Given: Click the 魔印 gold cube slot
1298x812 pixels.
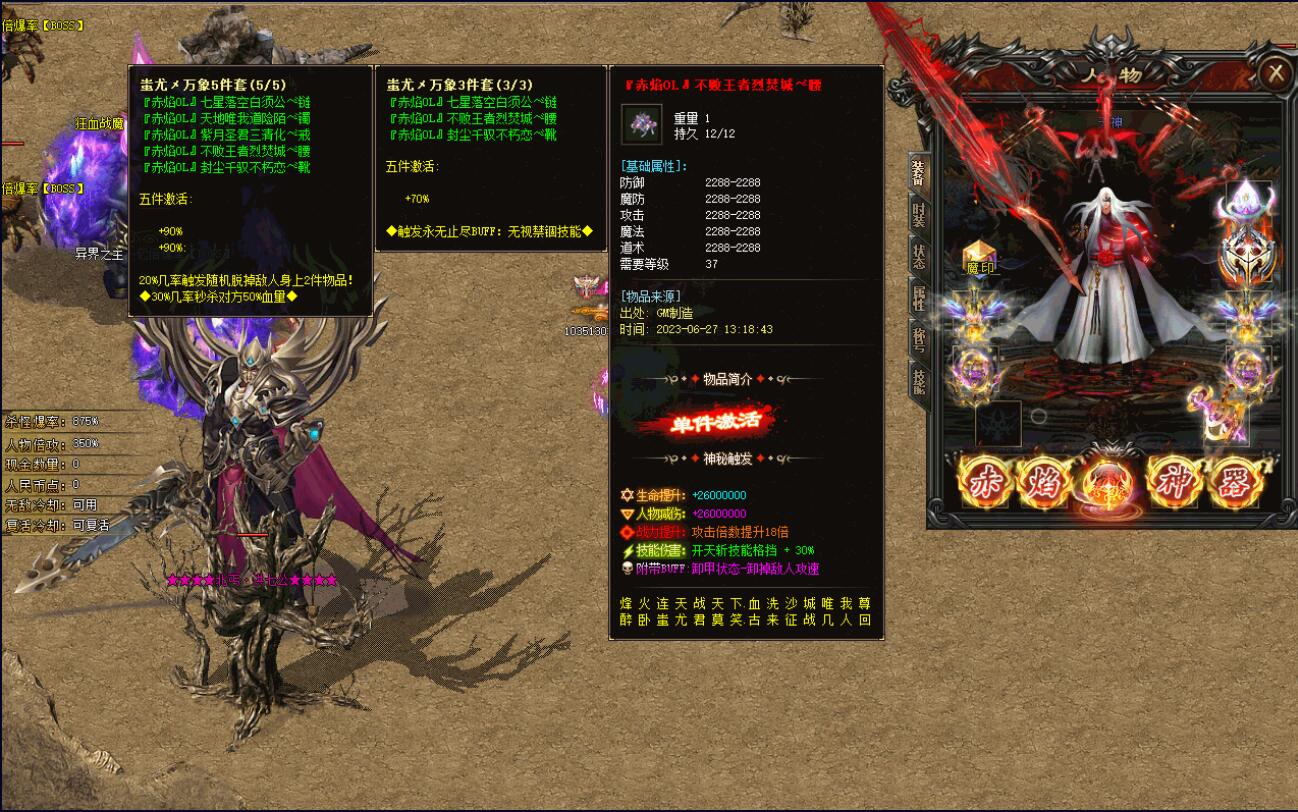Looking at the screenshot, I should [979, 257].
